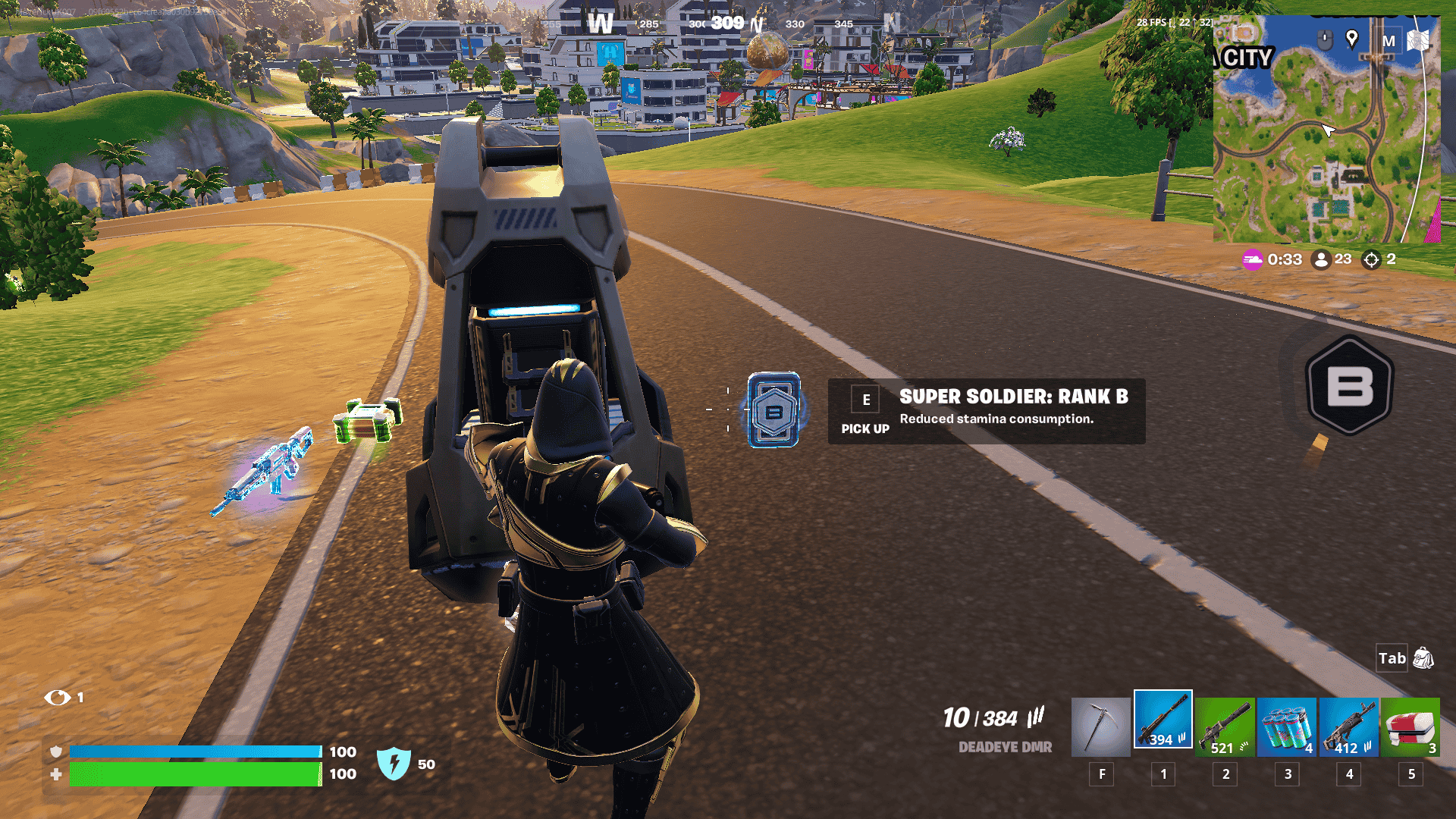Screen dimensions: 1456x819
Task: Choose the six-pack of cans slot
Action: pyautogui.click(x=1287, y=726)
